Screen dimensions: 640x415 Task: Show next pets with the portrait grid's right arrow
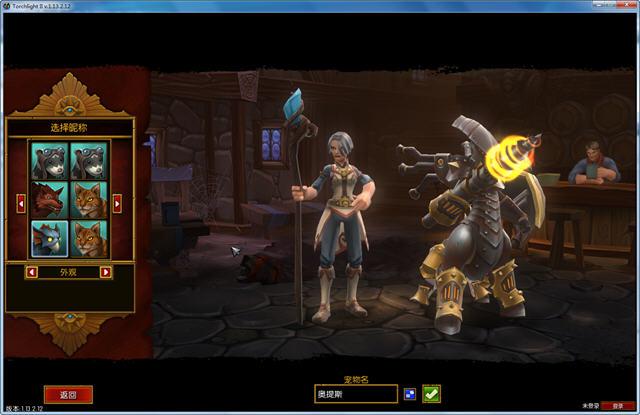click(x=117, y=203)
